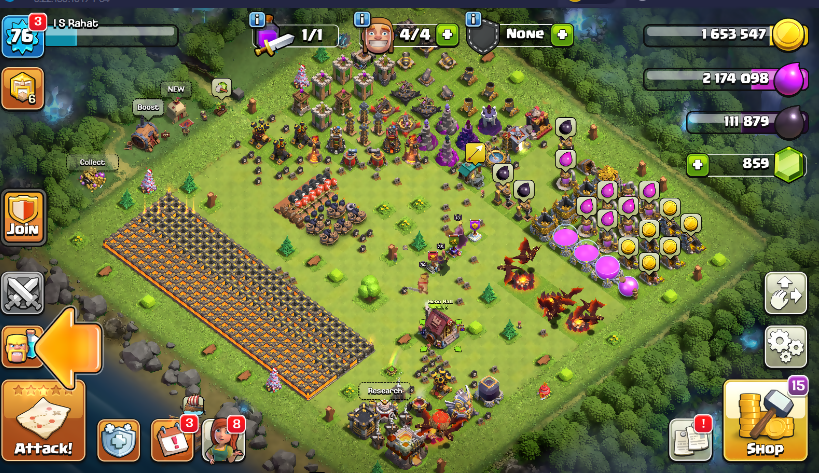819x473 pixels.
Task: Open the events calendar with 3 badge
Action: [x=171, y=440]
